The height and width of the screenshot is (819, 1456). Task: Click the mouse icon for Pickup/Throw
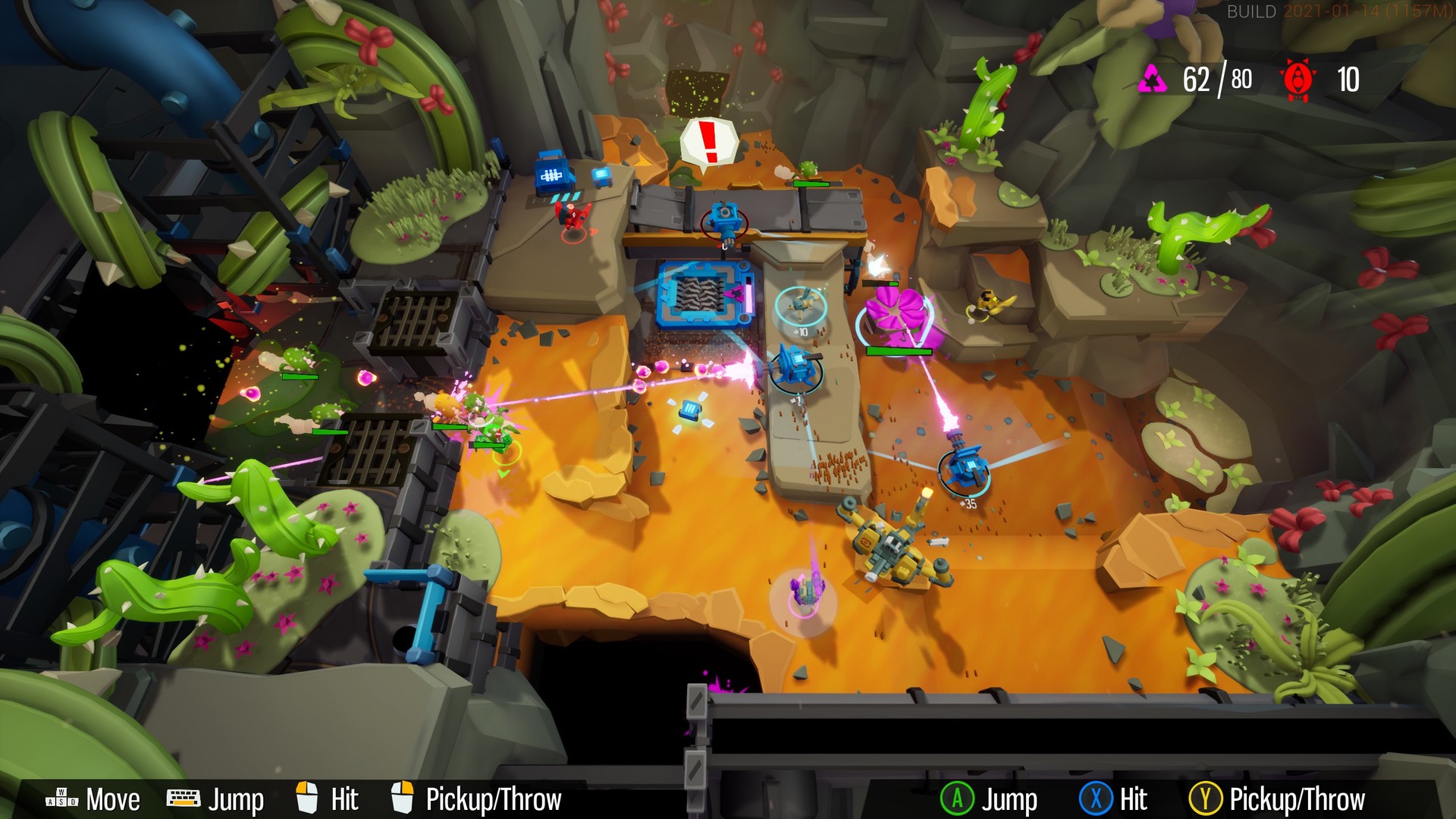pyautogui.click(x=403, y=799)
